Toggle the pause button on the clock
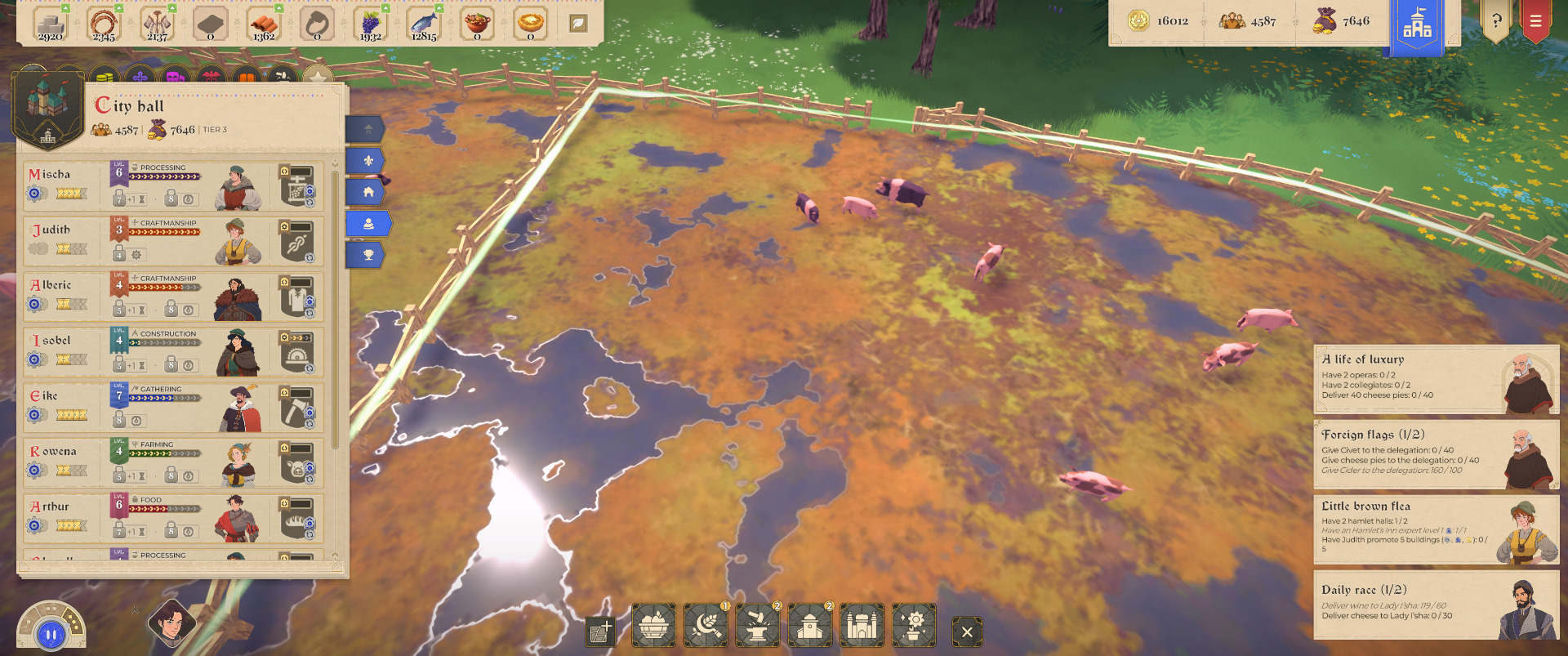This screenshot has height=656, width=1568. point(51,634)
